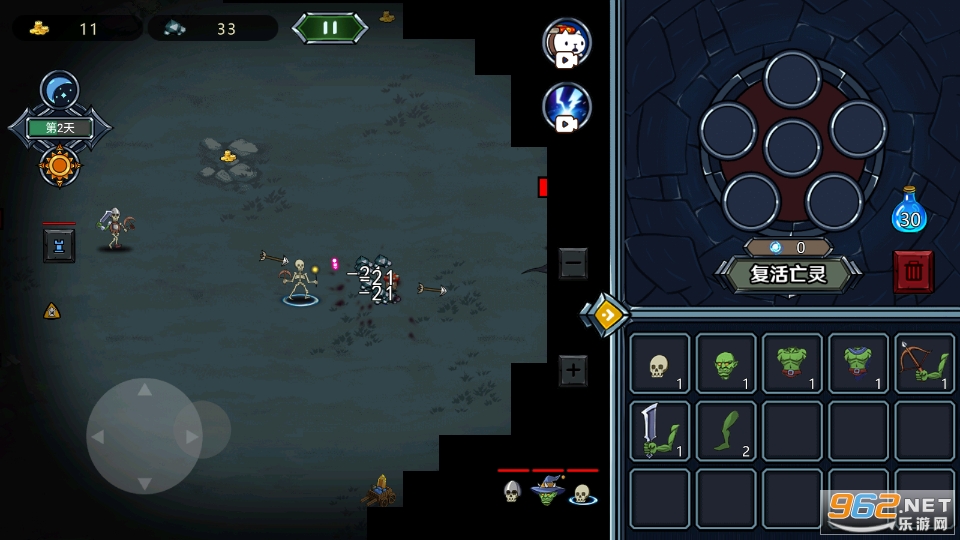960x540 pixels.
Task: Zoom out with the minus button
Action: tap(573, 264)
